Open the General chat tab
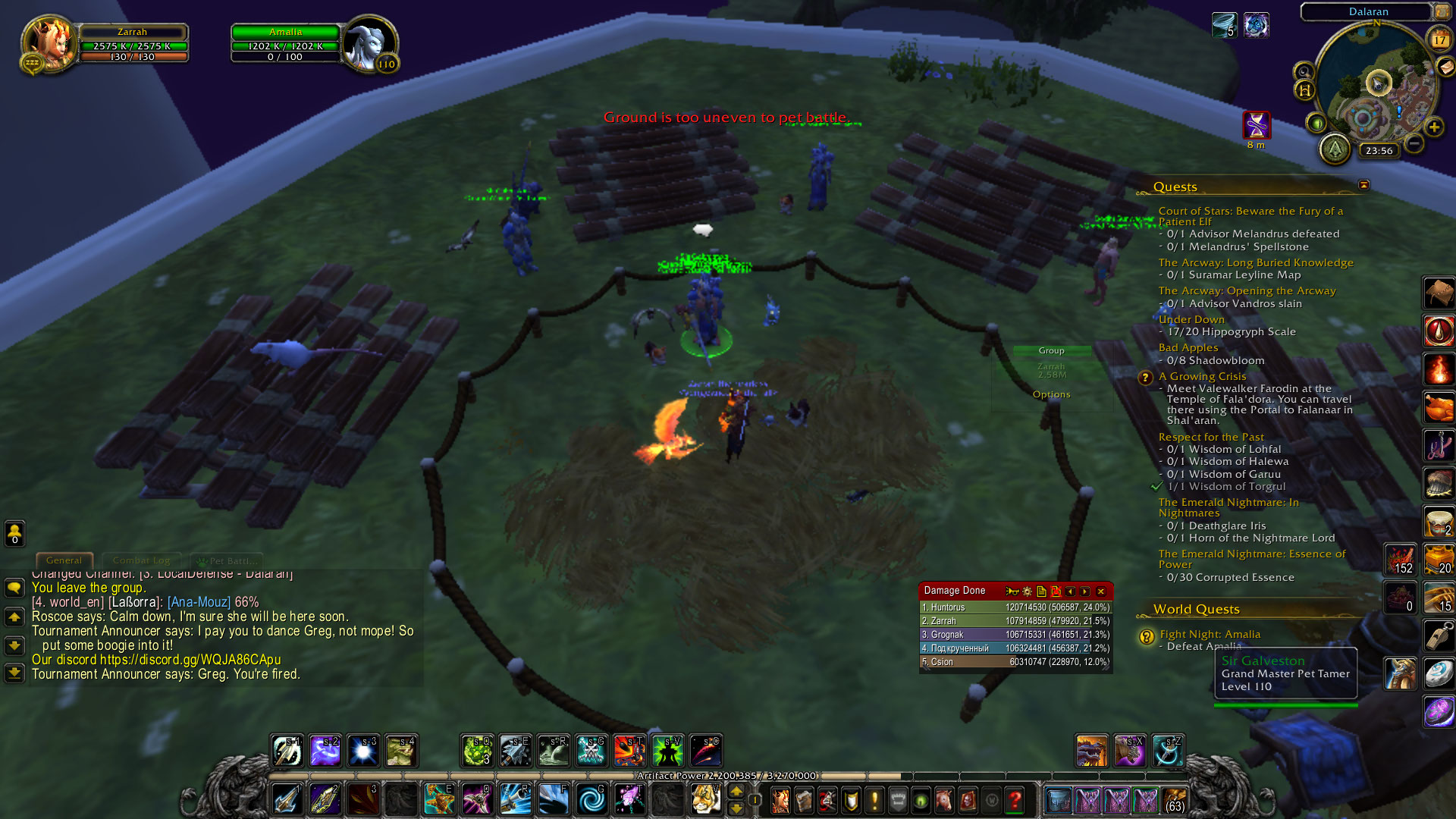1456x819 pixels. pos(64,560)
